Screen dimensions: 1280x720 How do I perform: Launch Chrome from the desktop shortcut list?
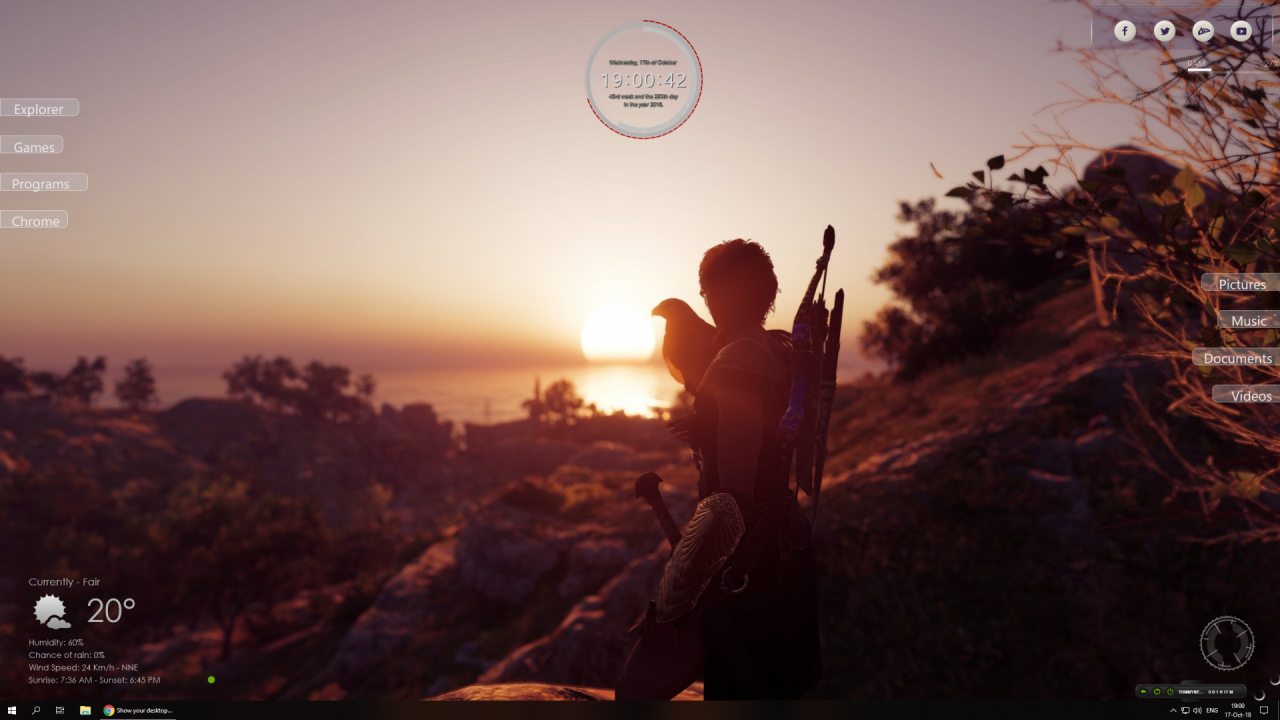[x=35, y=220]
